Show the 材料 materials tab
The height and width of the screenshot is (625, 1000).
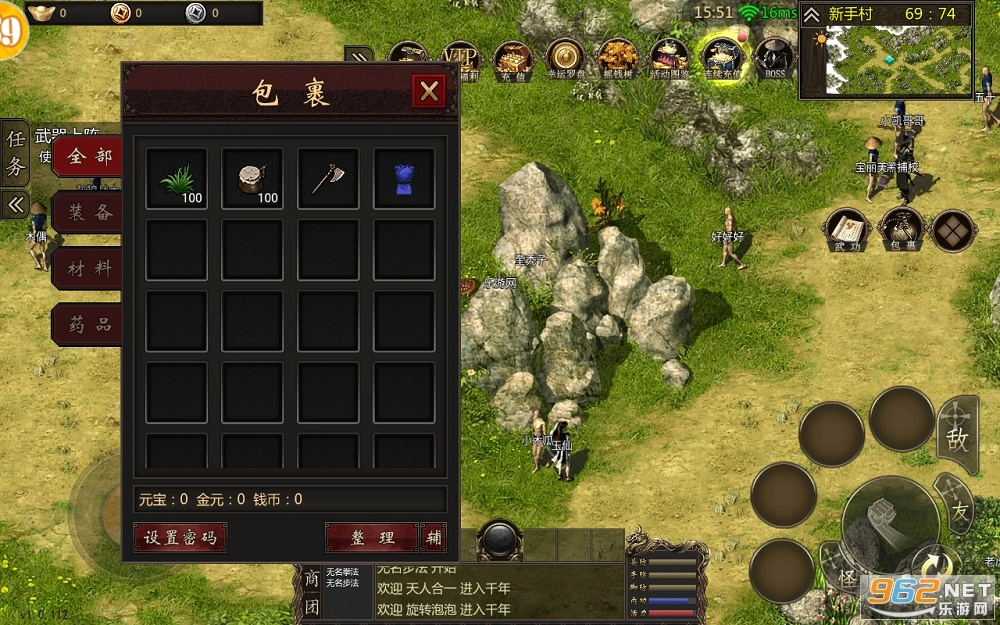[88, 268]
